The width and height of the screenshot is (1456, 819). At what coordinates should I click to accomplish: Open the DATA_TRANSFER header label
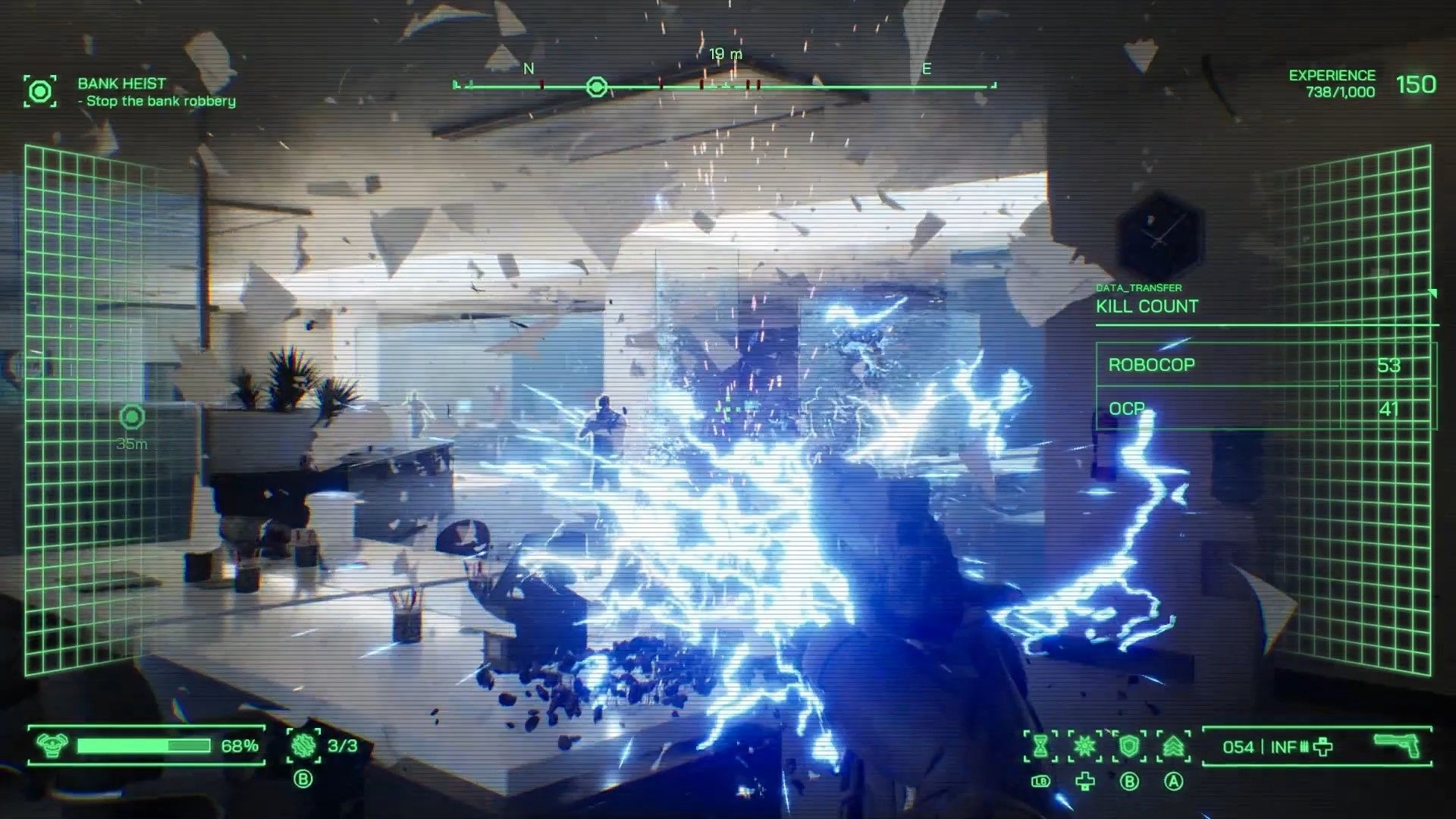click(x=1137, y=287)
